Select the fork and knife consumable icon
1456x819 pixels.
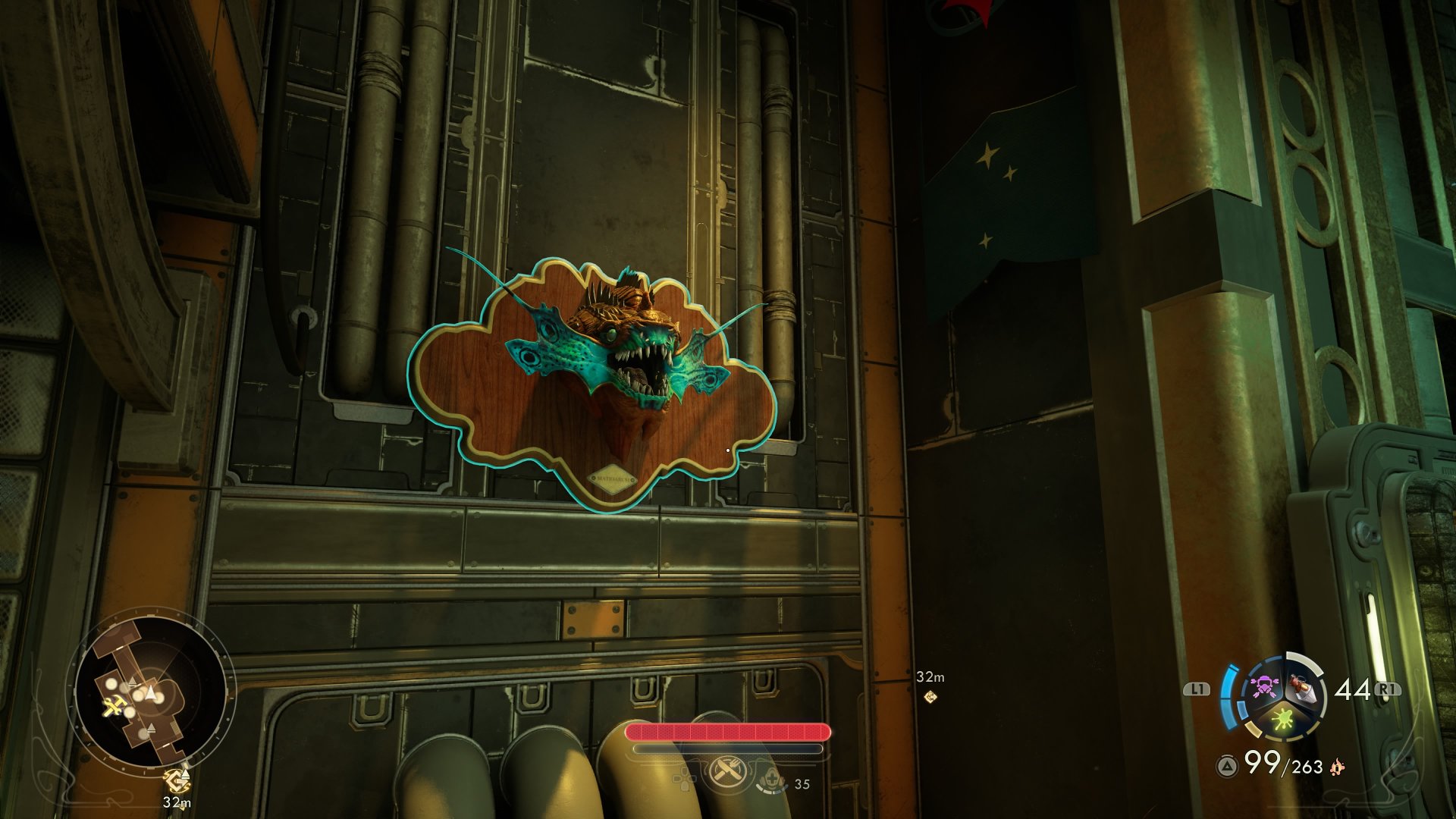click(x=726, y=771)
